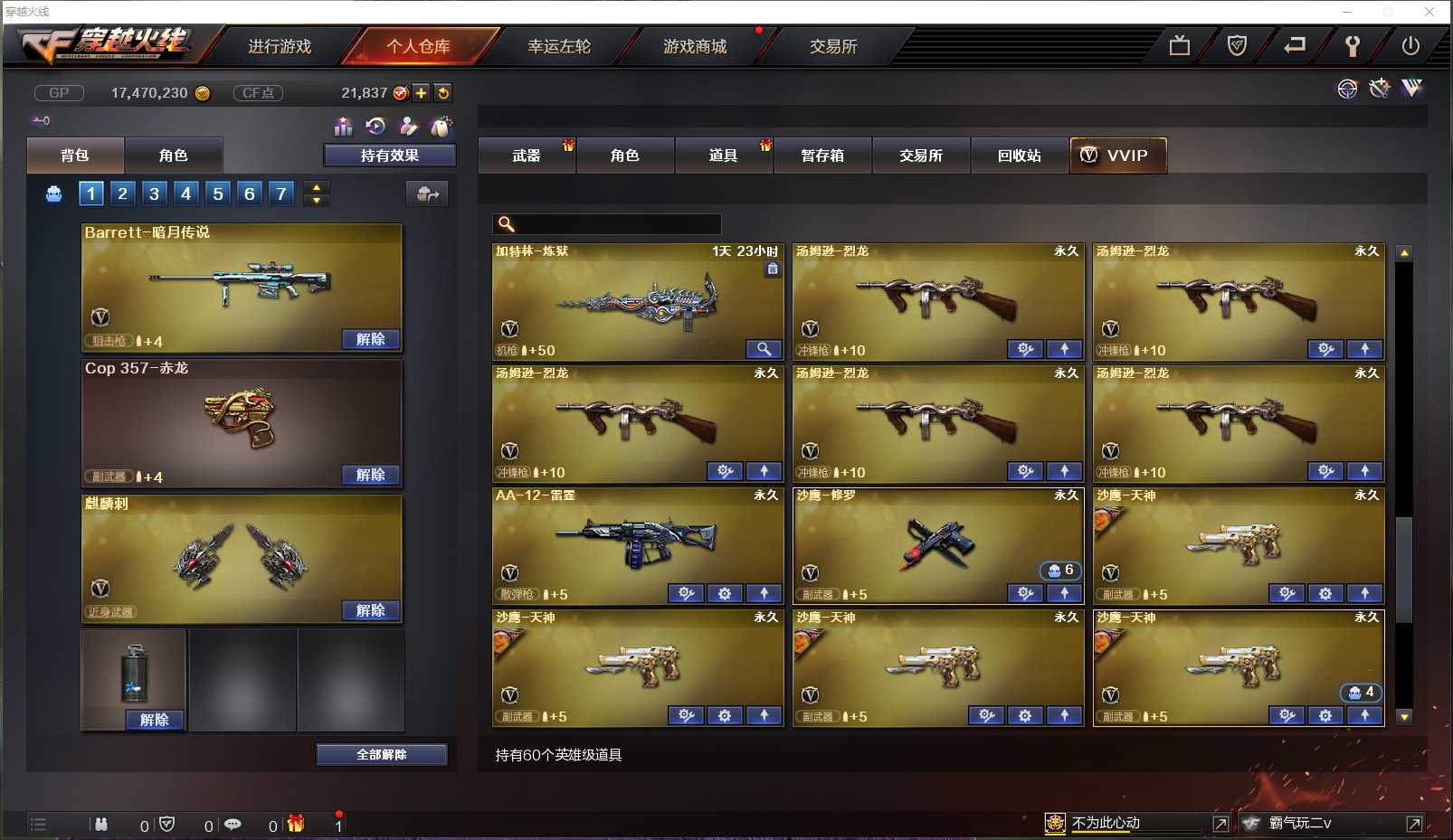Open the gift bag icon next to the character icon
The image size is (1453, 840).
click(x=442, y=127)
